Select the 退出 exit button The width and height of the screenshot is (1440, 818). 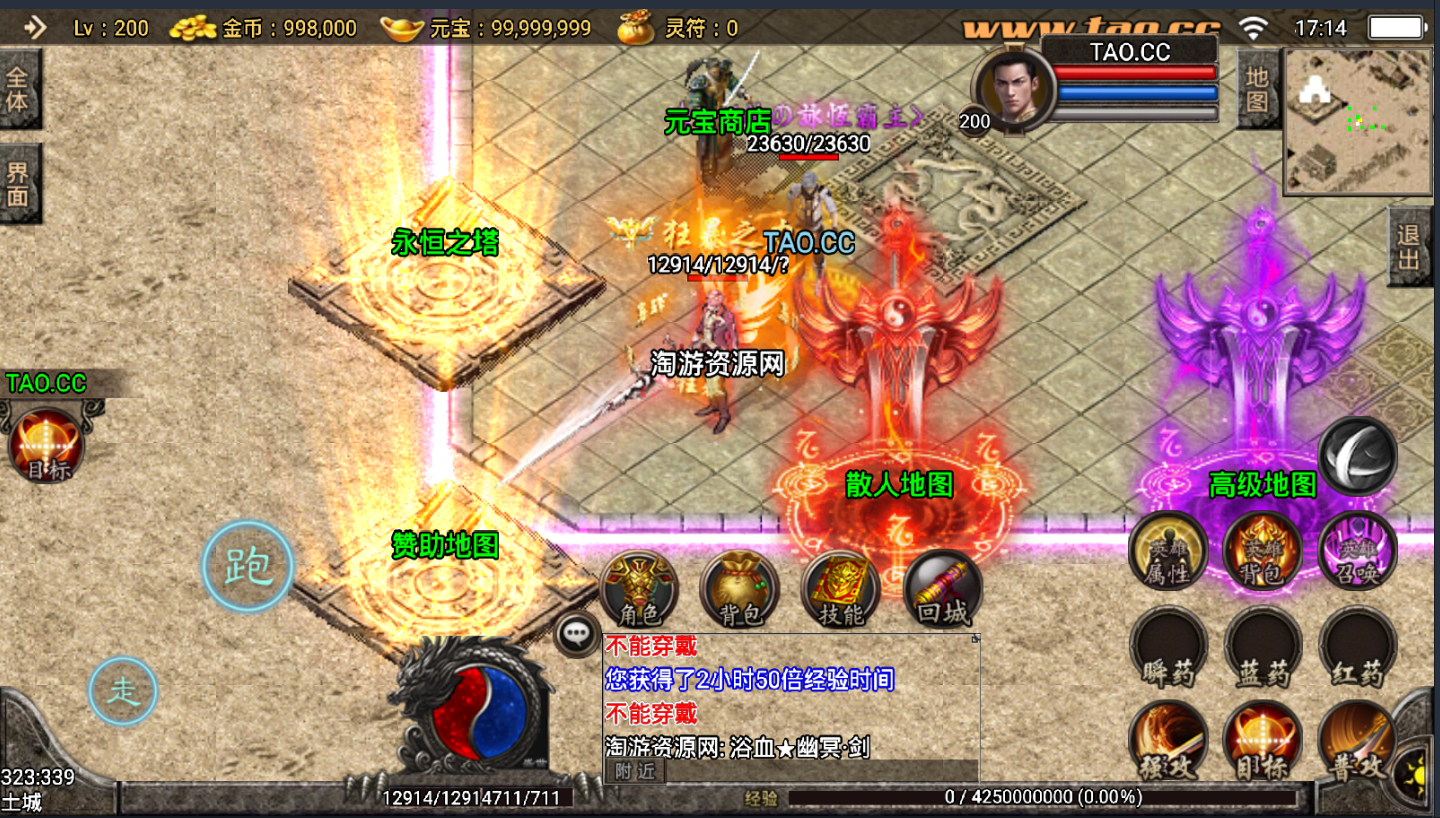pos(1410,247)
